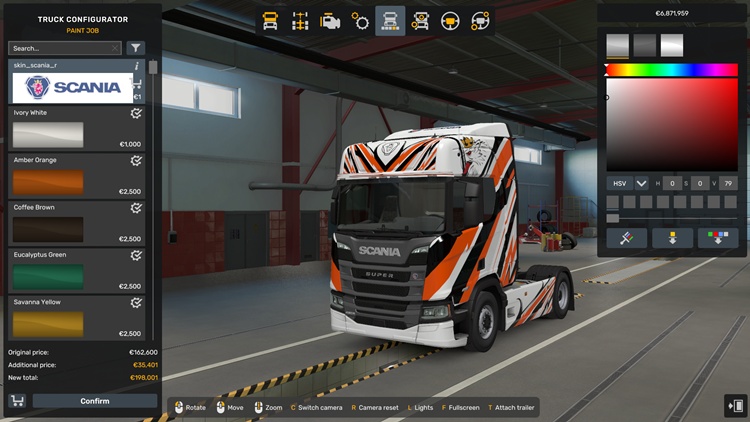Pick the Amber Orange paint job
This screenshot has width=750, height=422.
[x=48, y=182]
